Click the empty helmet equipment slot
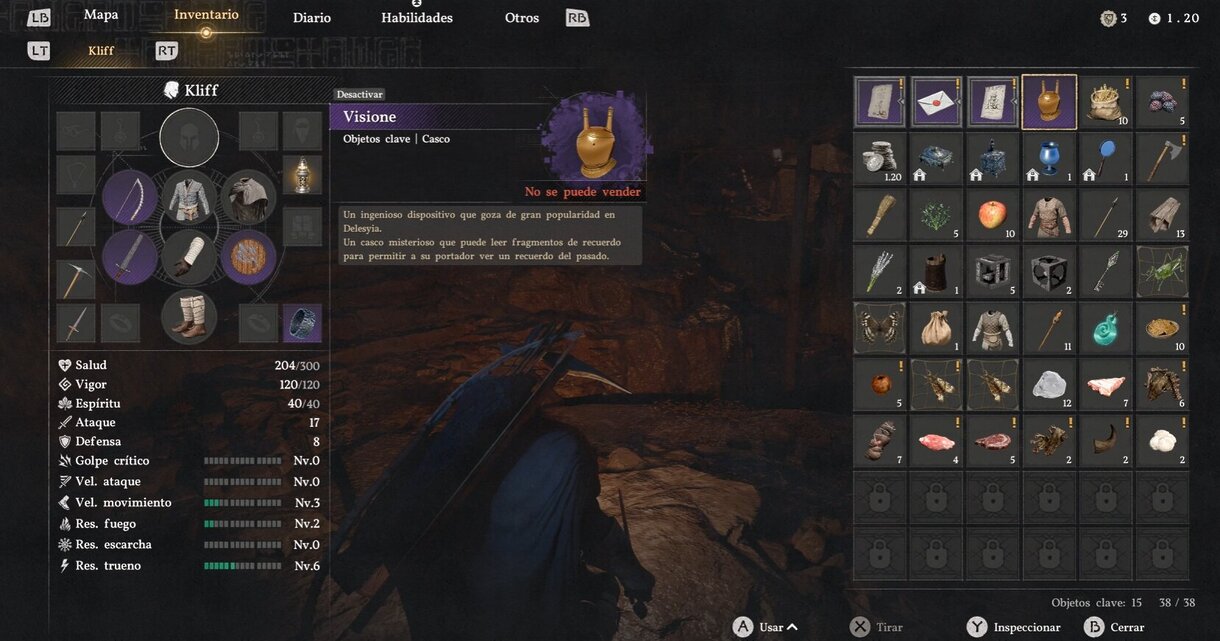The width and height of the screenshot is (1220, 641). click(x=189, y=138)
